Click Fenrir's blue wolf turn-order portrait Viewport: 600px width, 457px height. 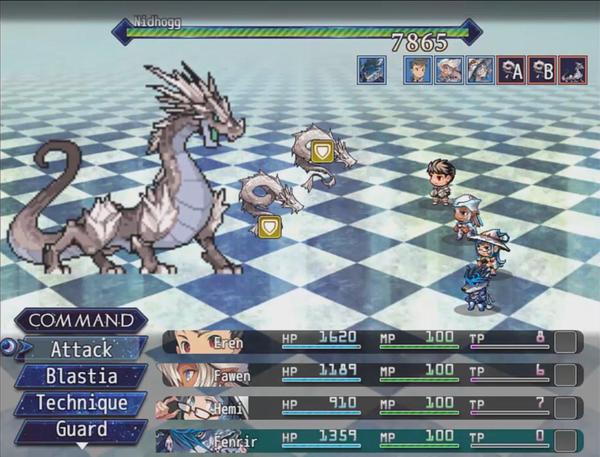click(x=373, y=69)
